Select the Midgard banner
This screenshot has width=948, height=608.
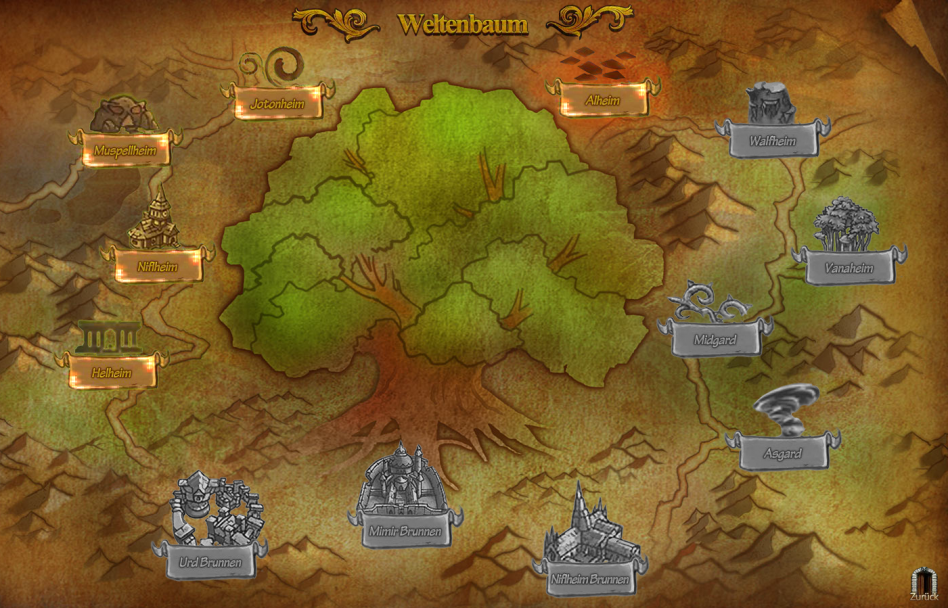pyautogui.click(x=715, y=340)
